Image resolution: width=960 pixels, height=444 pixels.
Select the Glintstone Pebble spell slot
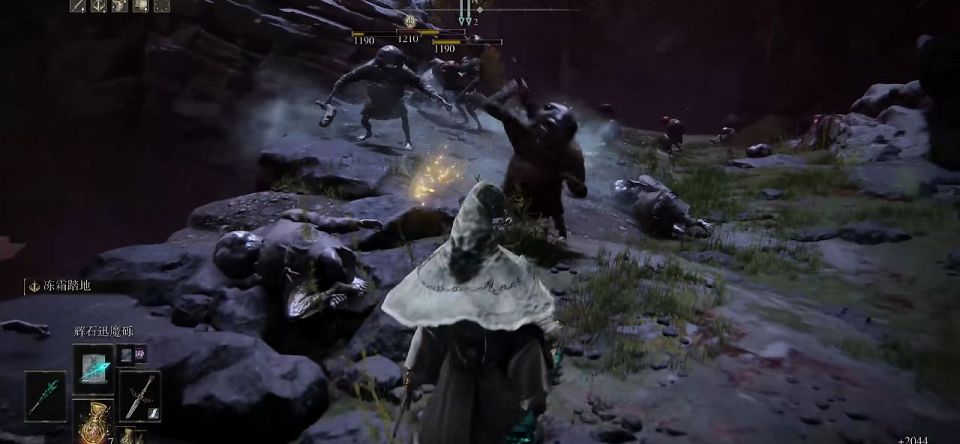point(93,368)
